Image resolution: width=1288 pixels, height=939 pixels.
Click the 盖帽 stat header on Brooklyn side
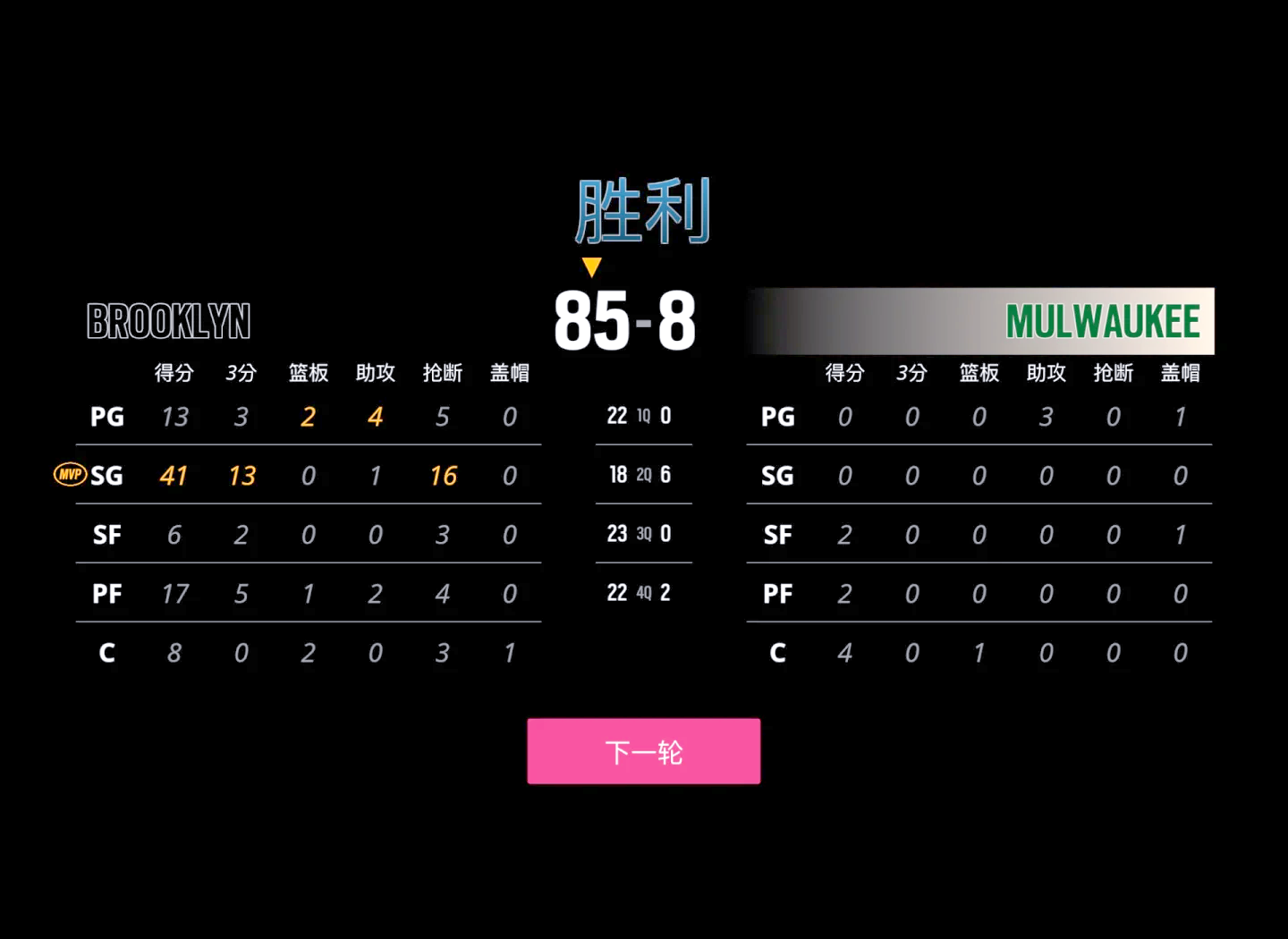[509, 374]
